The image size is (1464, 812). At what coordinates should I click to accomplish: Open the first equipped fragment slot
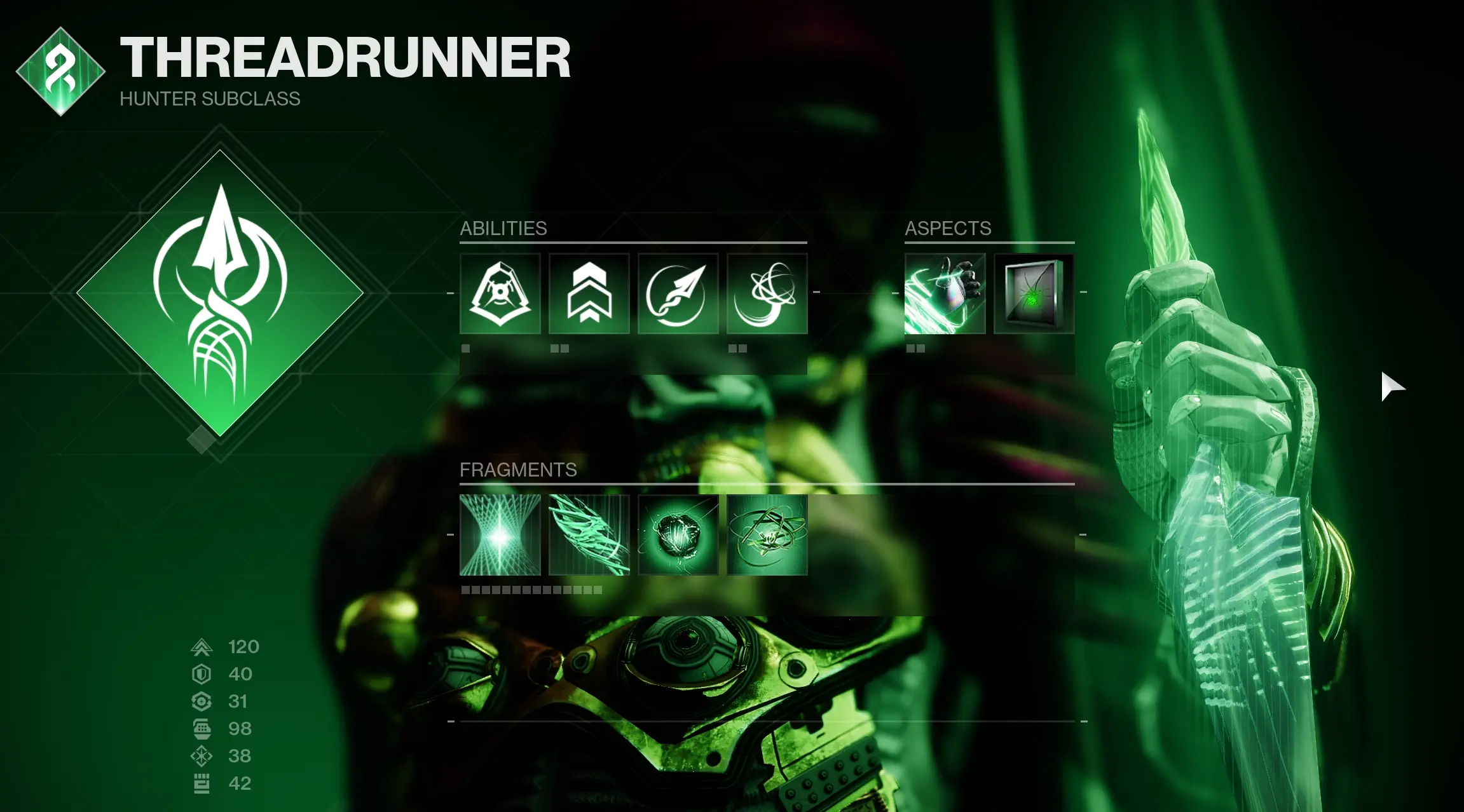(x=500, y=537)
